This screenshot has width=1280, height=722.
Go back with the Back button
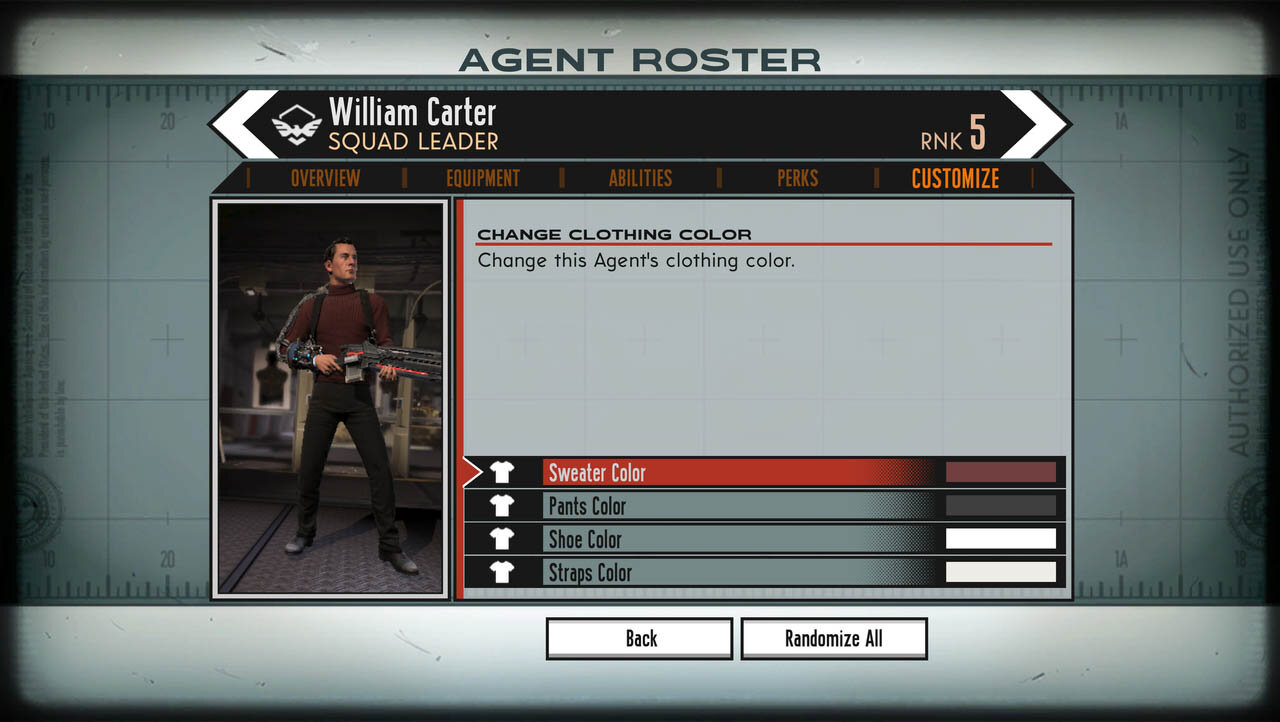click(640, 639)
